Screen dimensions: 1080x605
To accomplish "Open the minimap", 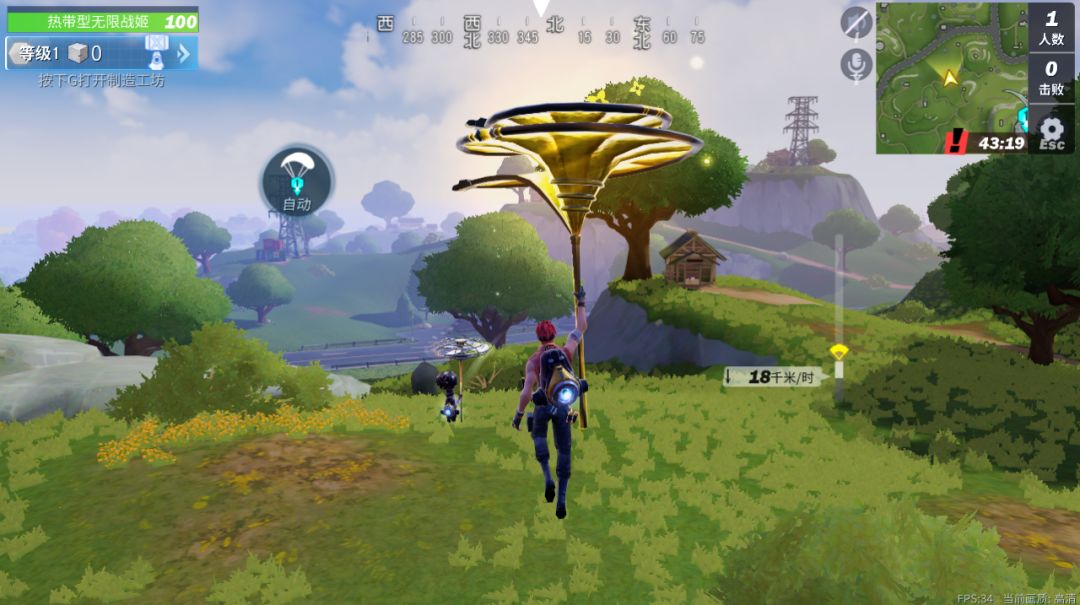I will 950,76.
